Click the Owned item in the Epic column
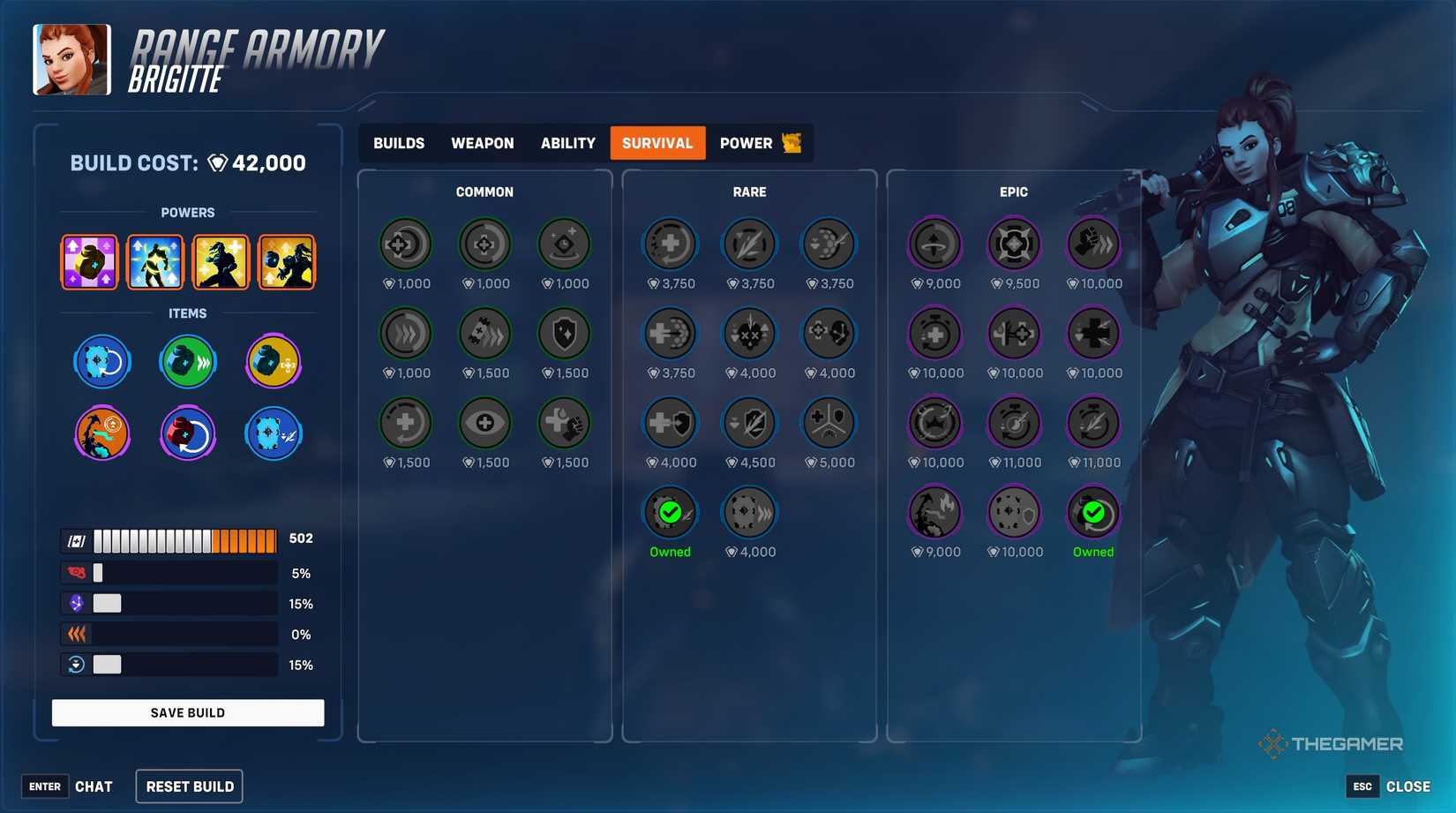This screenshot has width=1456, height=813. pos(1093,510)
